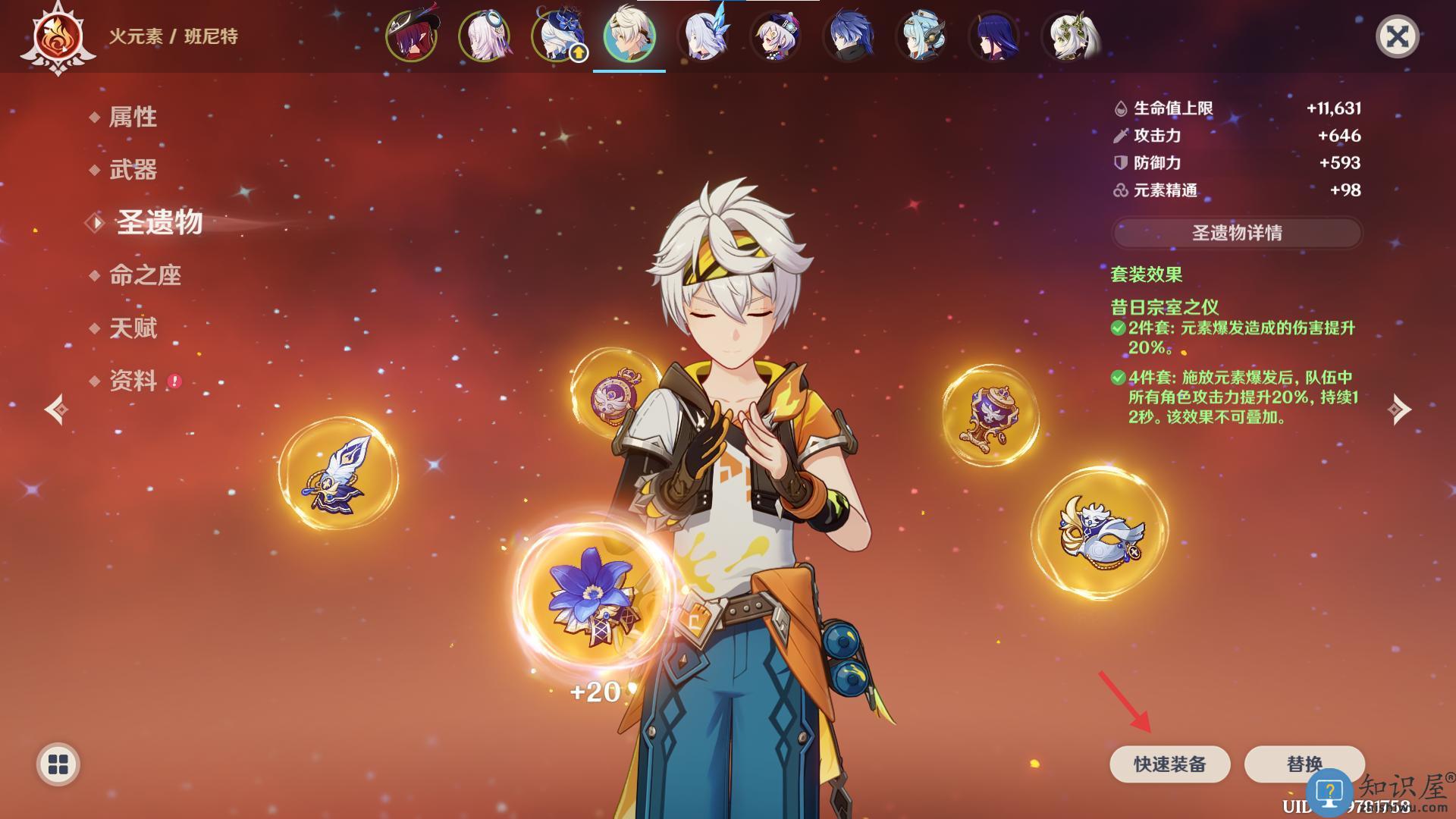Choose the white mask artifact slot
1456x819 pixels.
(1100, 533)
